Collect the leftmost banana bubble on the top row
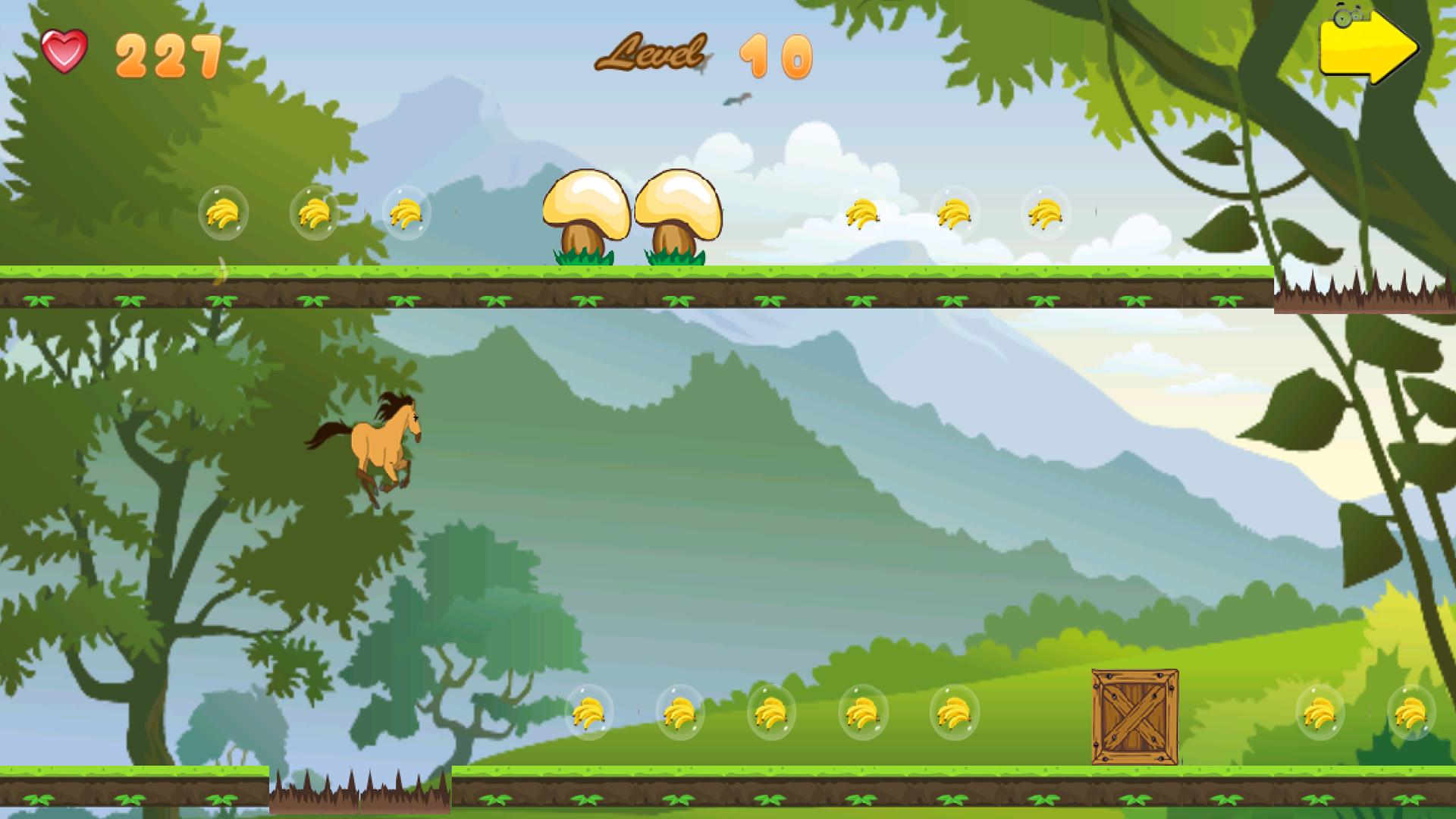 224,213
